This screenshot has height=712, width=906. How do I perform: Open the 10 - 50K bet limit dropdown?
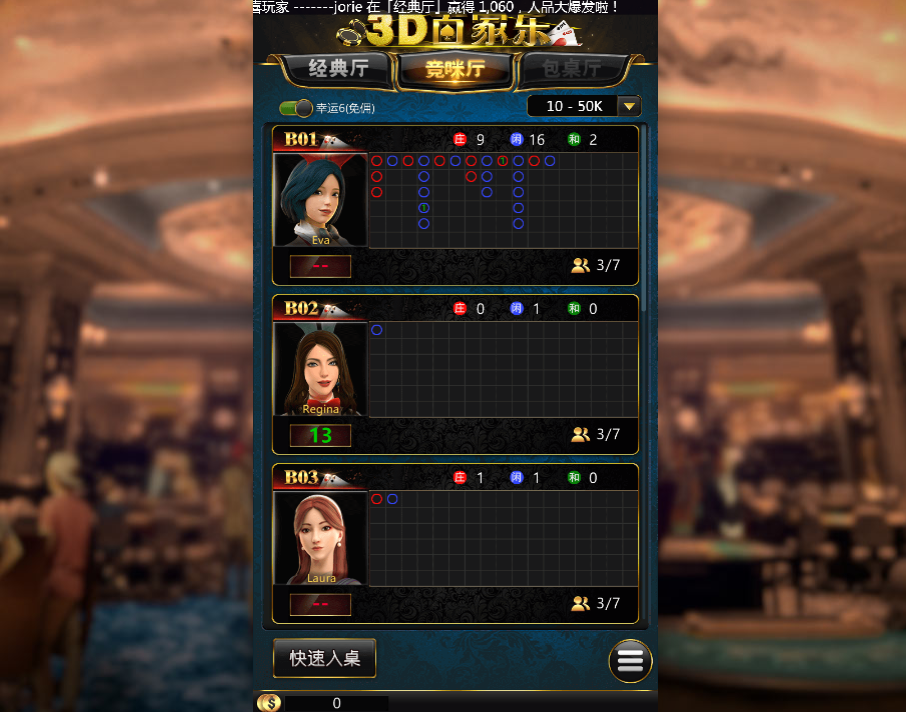coord(629,106)
